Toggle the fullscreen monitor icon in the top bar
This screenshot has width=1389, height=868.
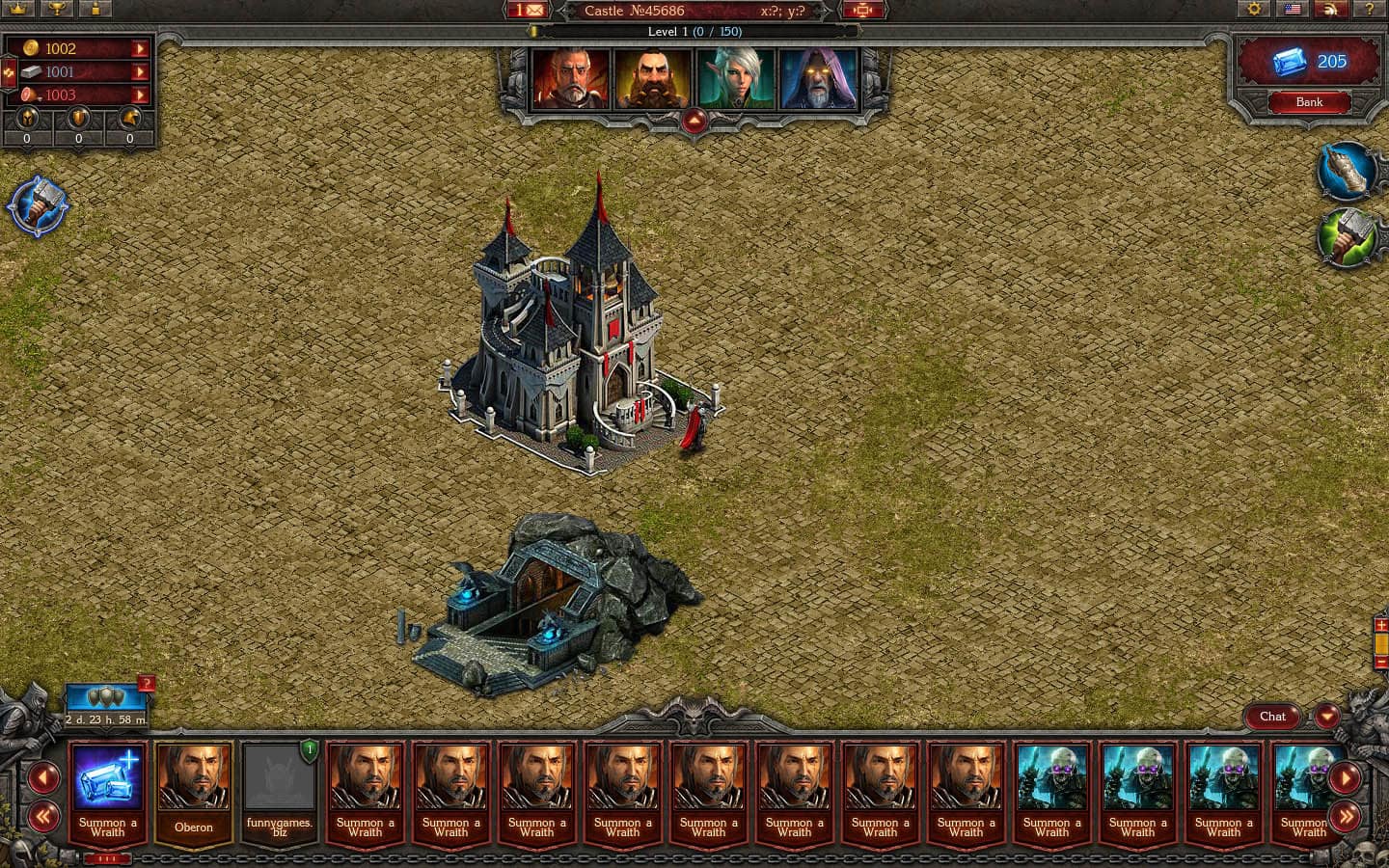(862, 10)
